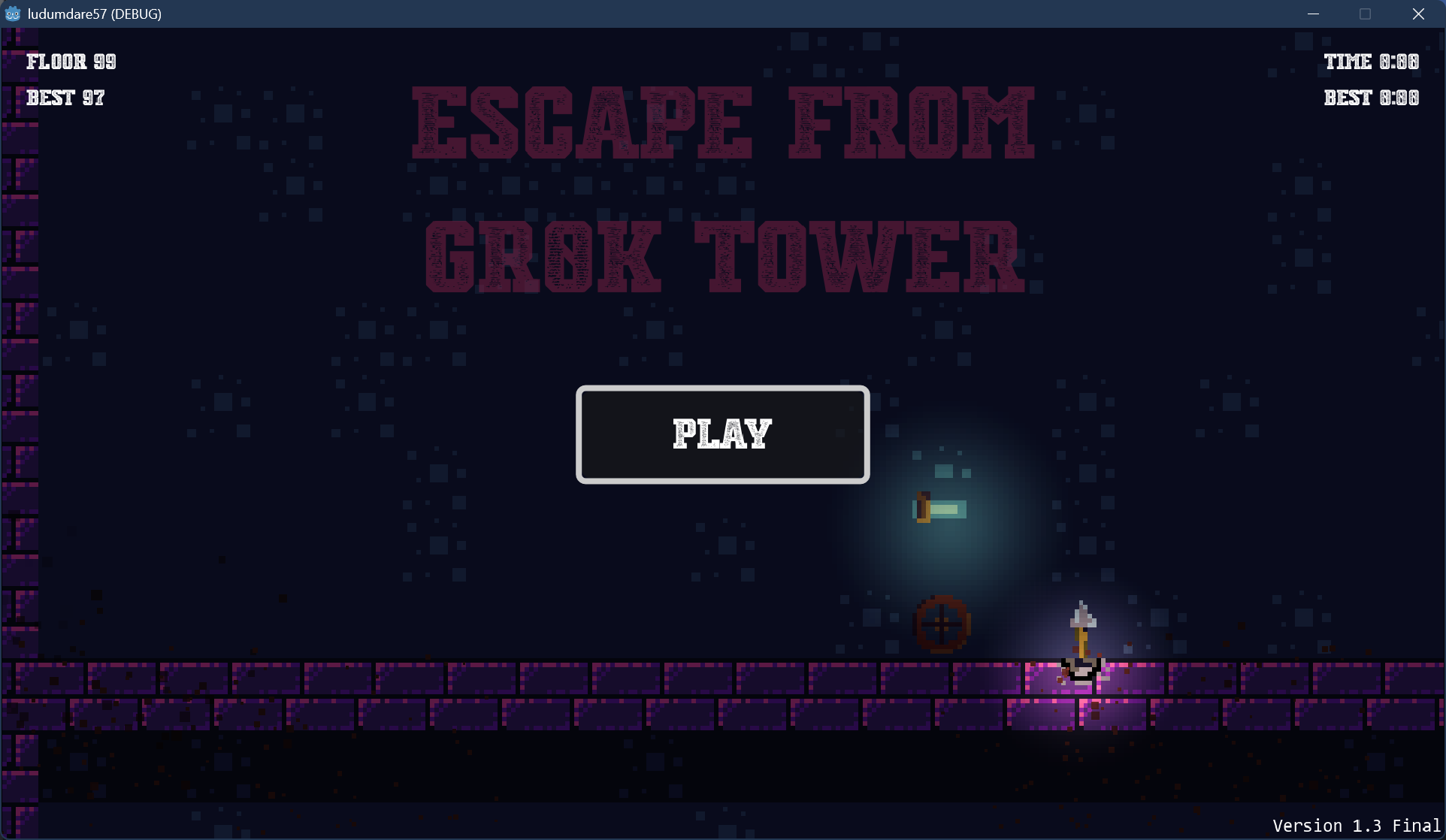Select the TIME 0:00 timer display
This screenshot has width=1446, height=840.
(x=1371, y=61)
